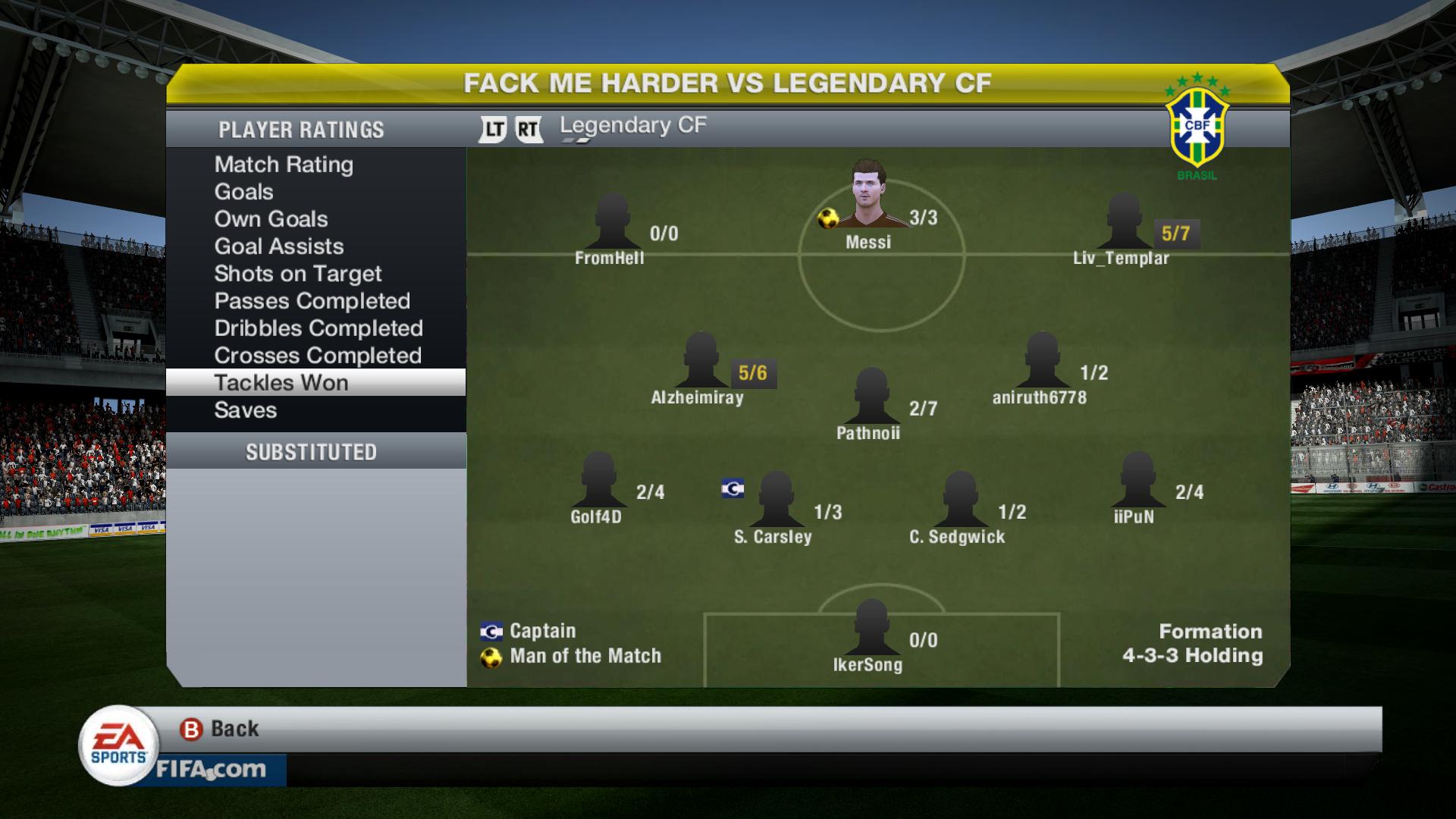The image size is (1456, 819).
Task: Select Passes Completed entry
Action: 312,301
